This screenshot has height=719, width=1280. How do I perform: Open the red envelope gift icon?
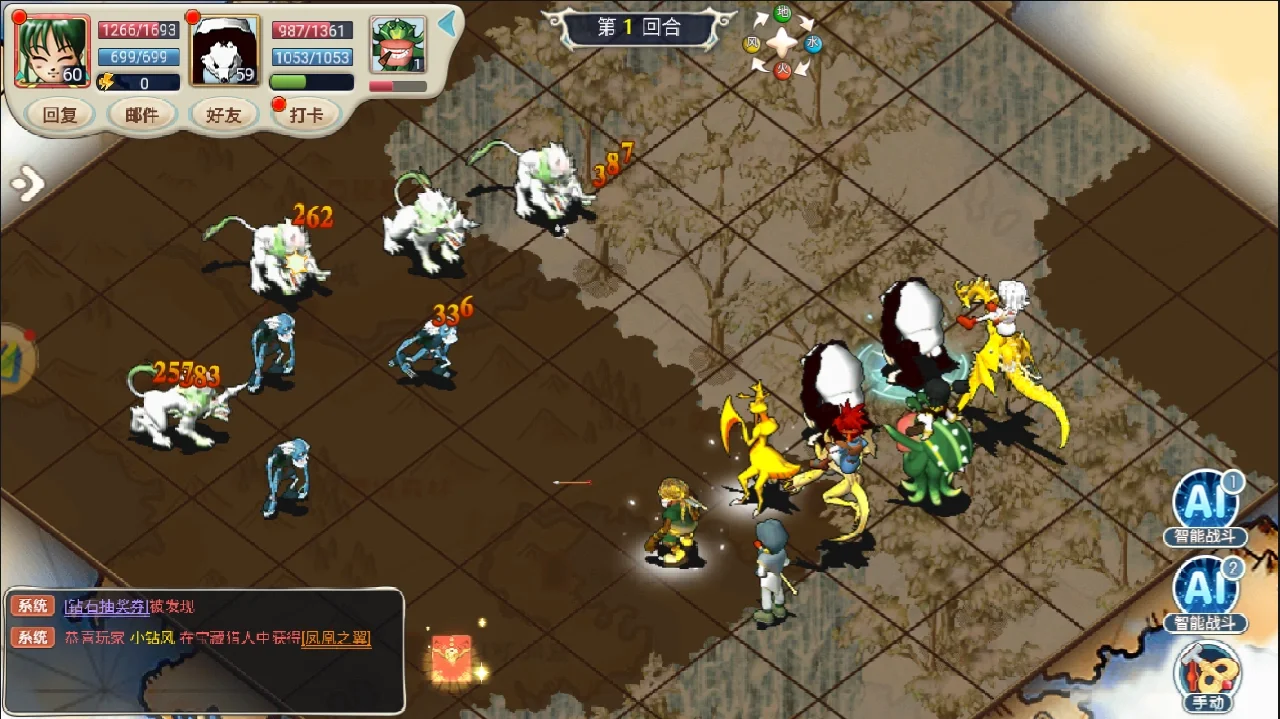[451, 658]
